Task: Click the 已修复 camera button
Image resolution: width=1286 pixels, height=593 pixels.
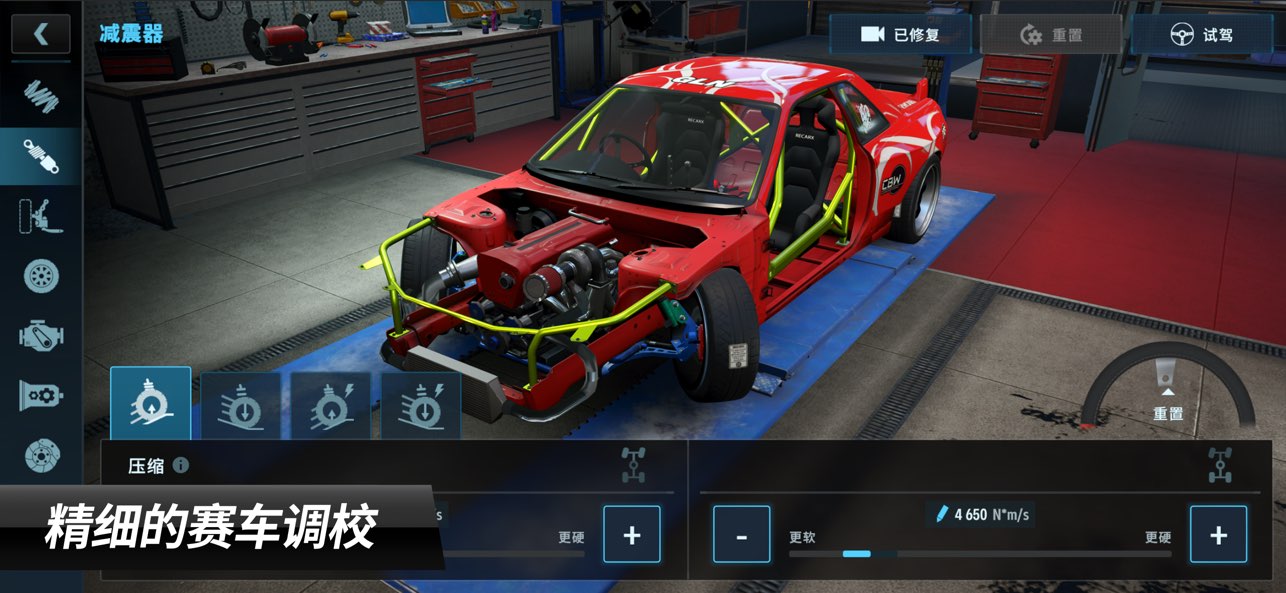Action: [900, 35]
